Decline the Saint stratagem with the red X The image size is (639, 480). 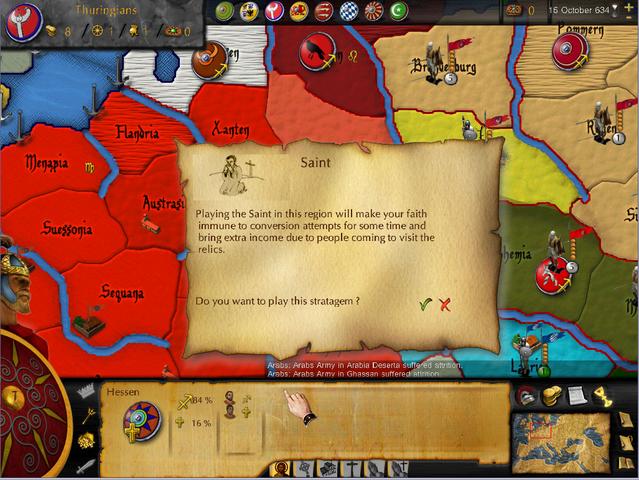(x=445, y=304)
